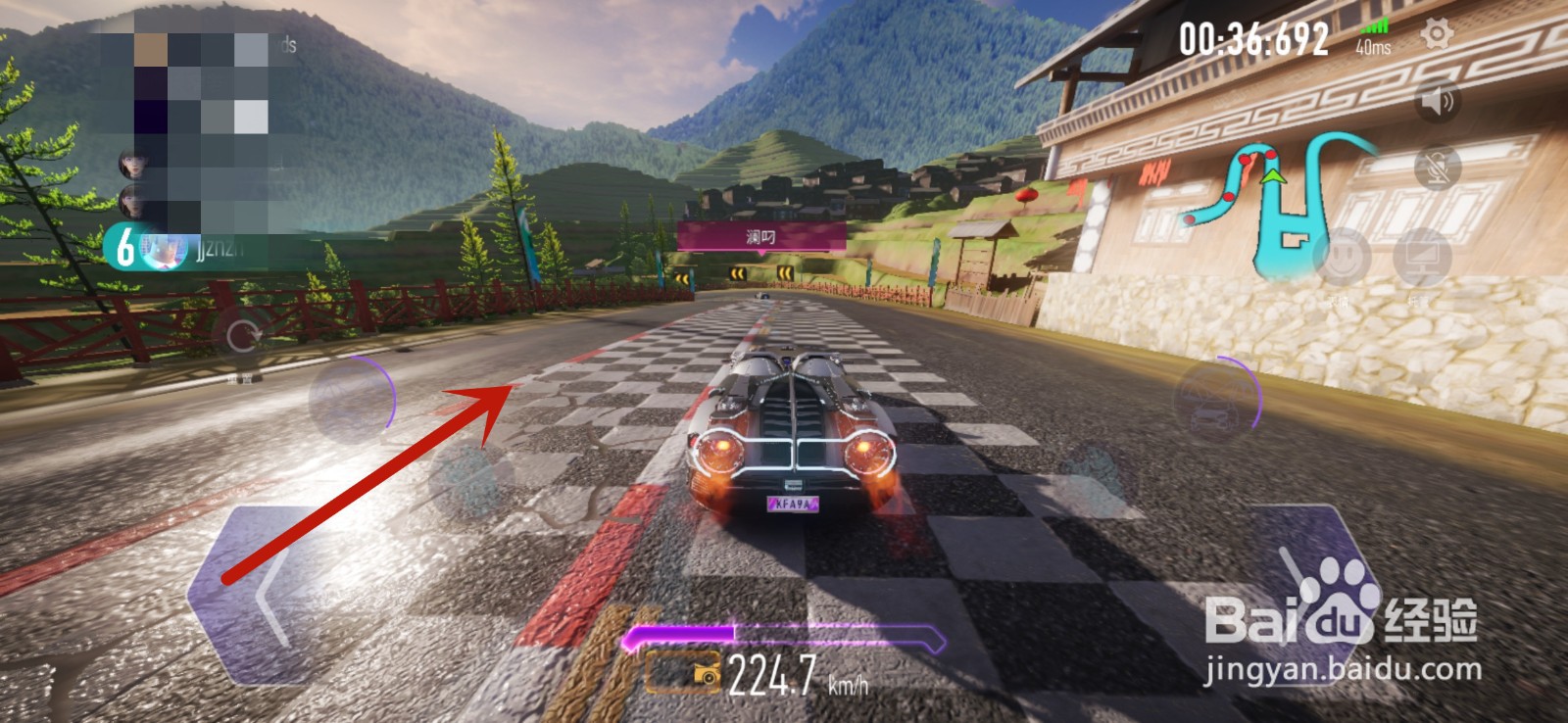Open the smiley face emote panel
The height and width of the screenshot is (723, 1568).
[1342, 257]
